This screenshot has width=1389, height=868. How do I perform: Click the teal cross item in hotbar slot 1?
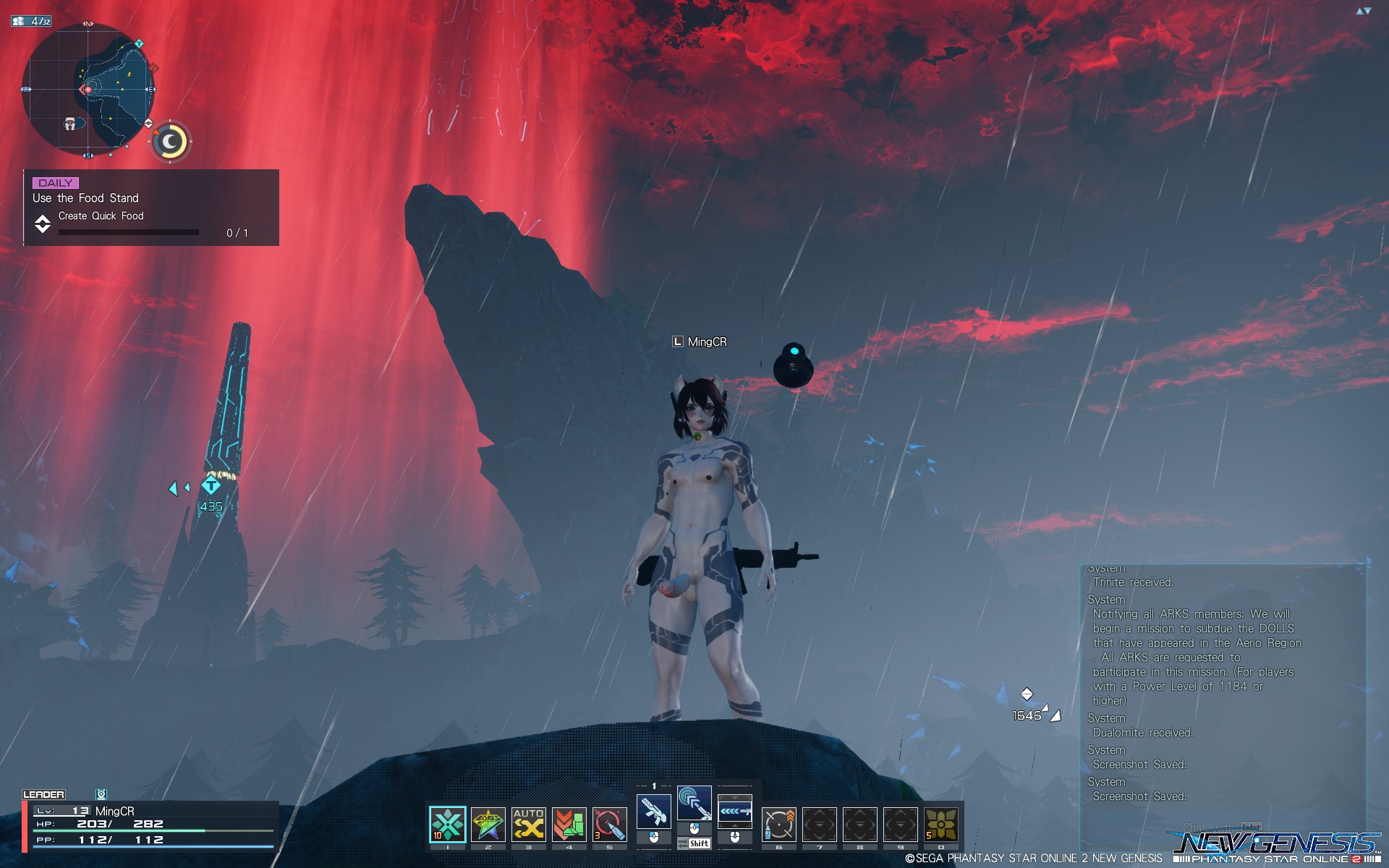coord(447,824)
